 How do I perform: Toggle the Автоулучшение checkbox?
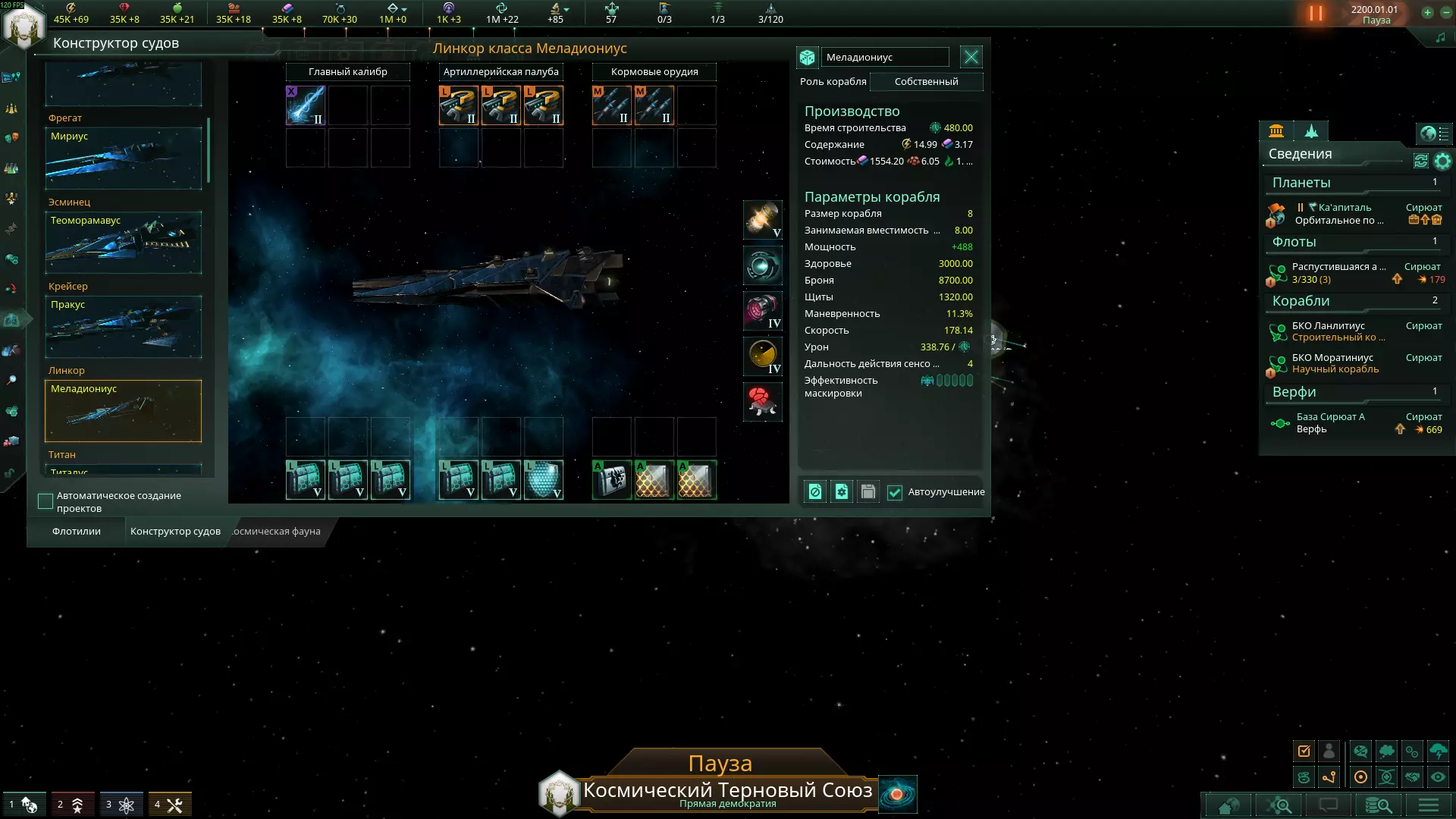click(895, 492)
